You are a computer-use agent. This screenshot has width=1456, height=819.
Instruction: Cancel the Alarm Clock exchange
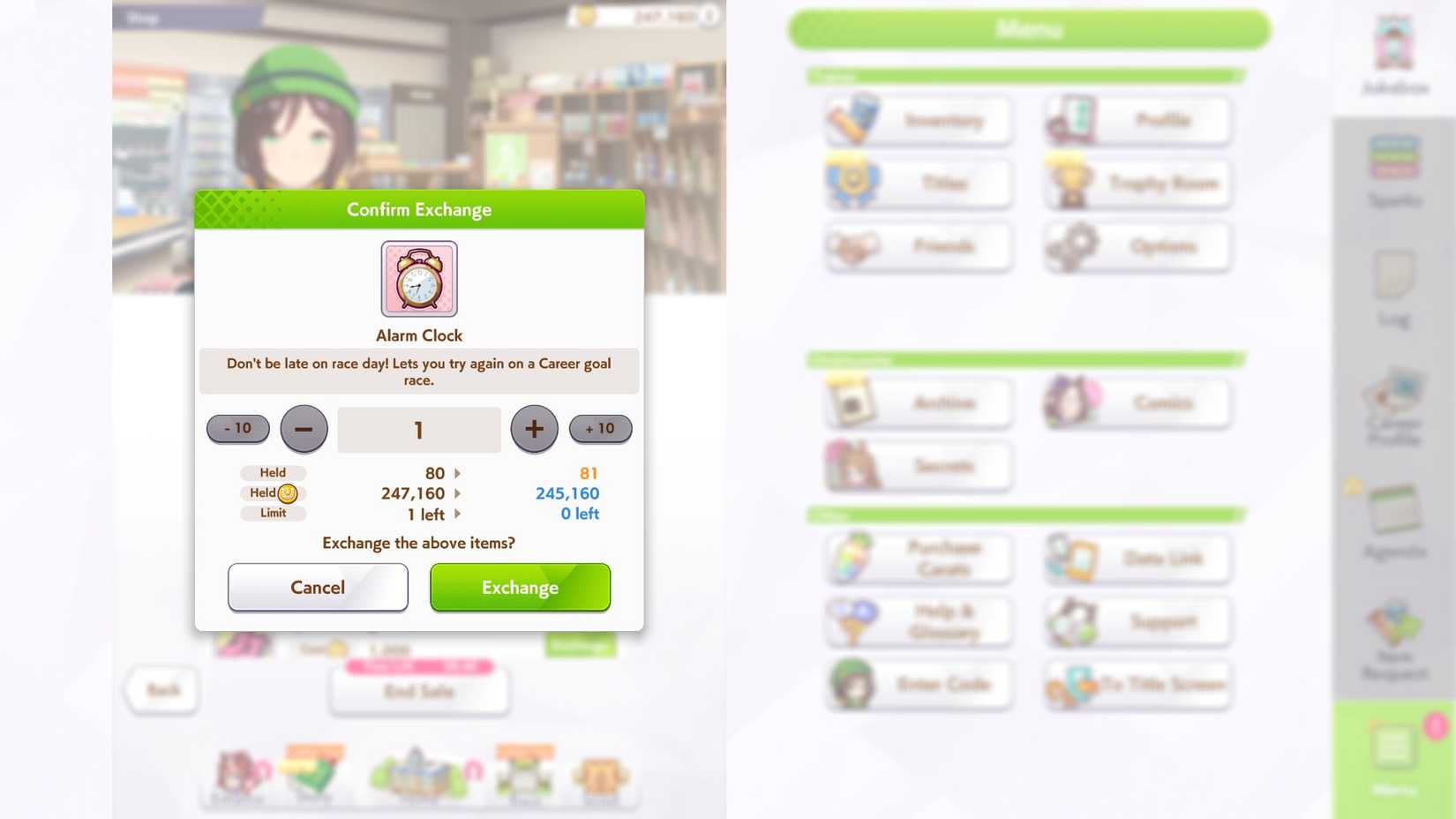pyautogui.click(x=318, y=587)
